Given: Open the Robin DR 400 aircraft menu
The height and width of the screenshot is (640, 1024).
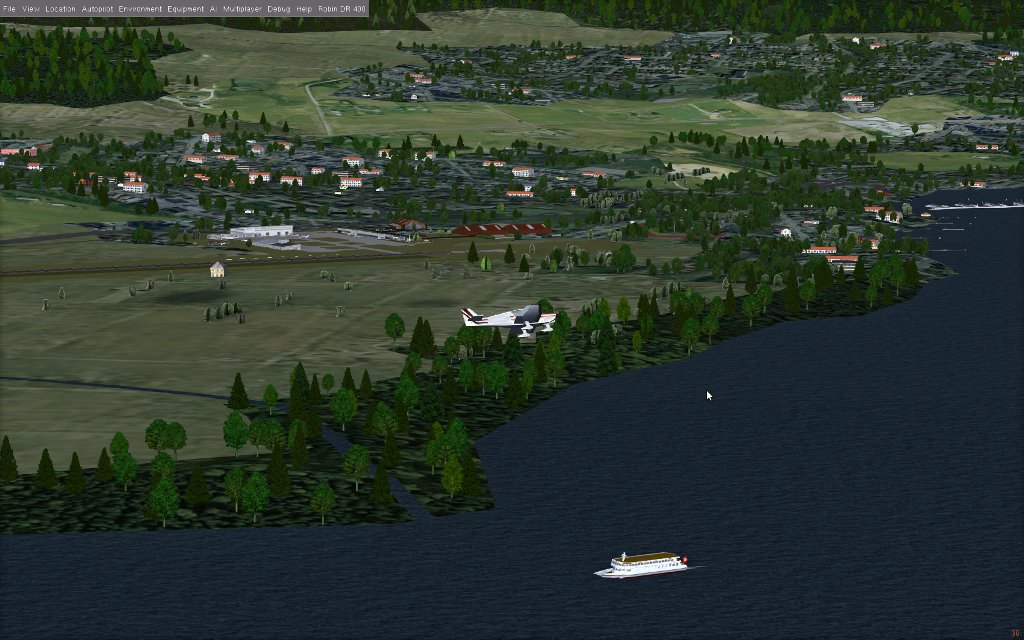Looking at the screenshot, I should (x=341, y=8).
